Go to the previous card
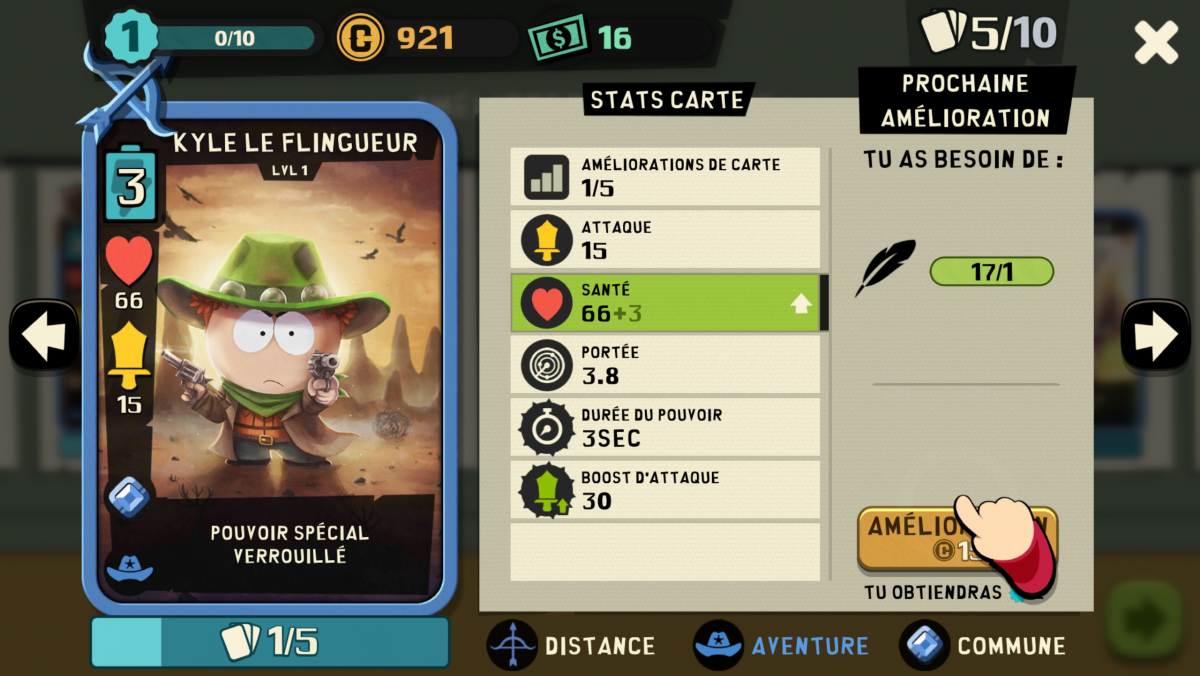 (x=43, y=337)
